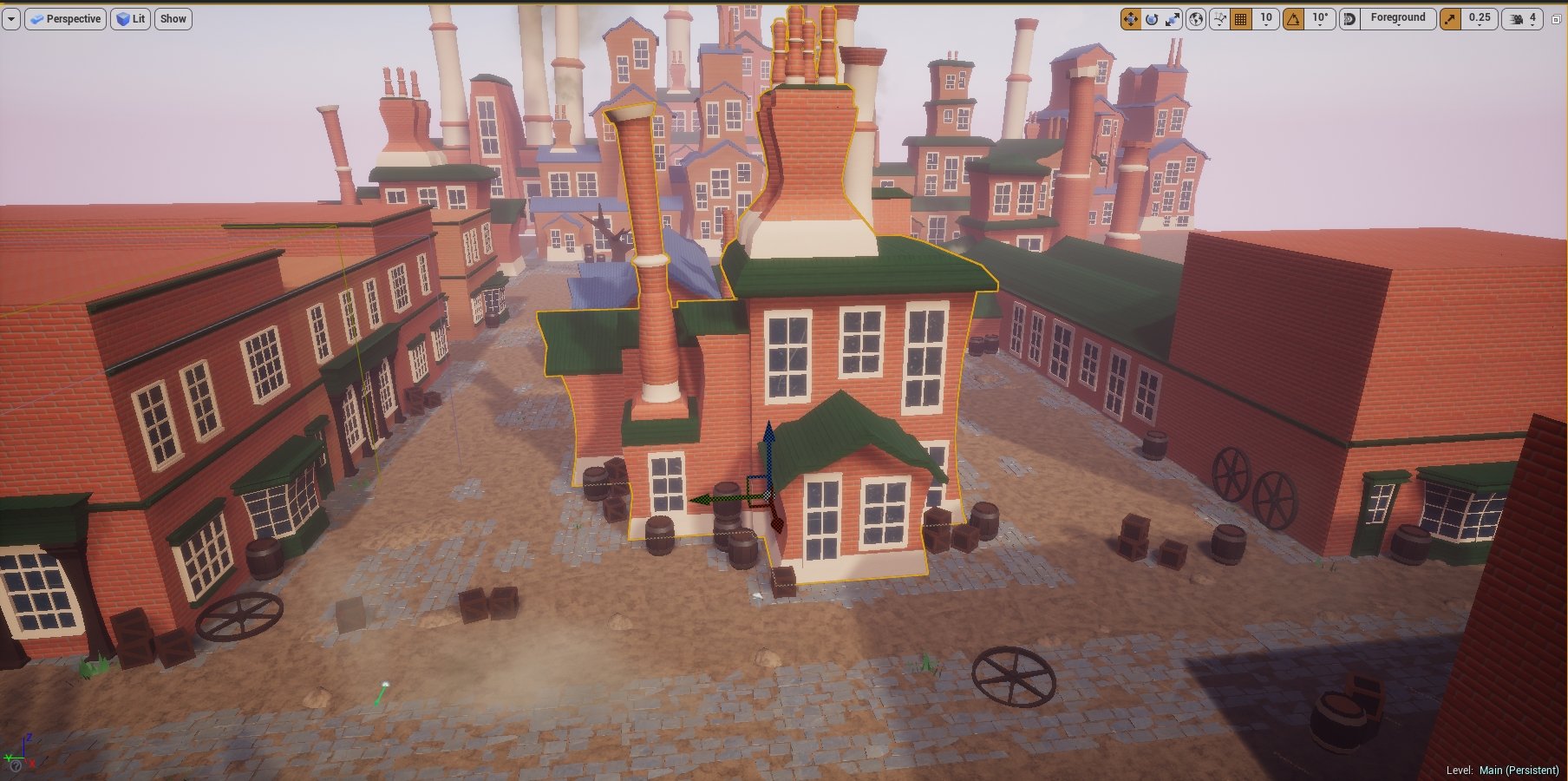Select the translate (move) transform tool
1568x781 pixels.
pos(1130,19)
